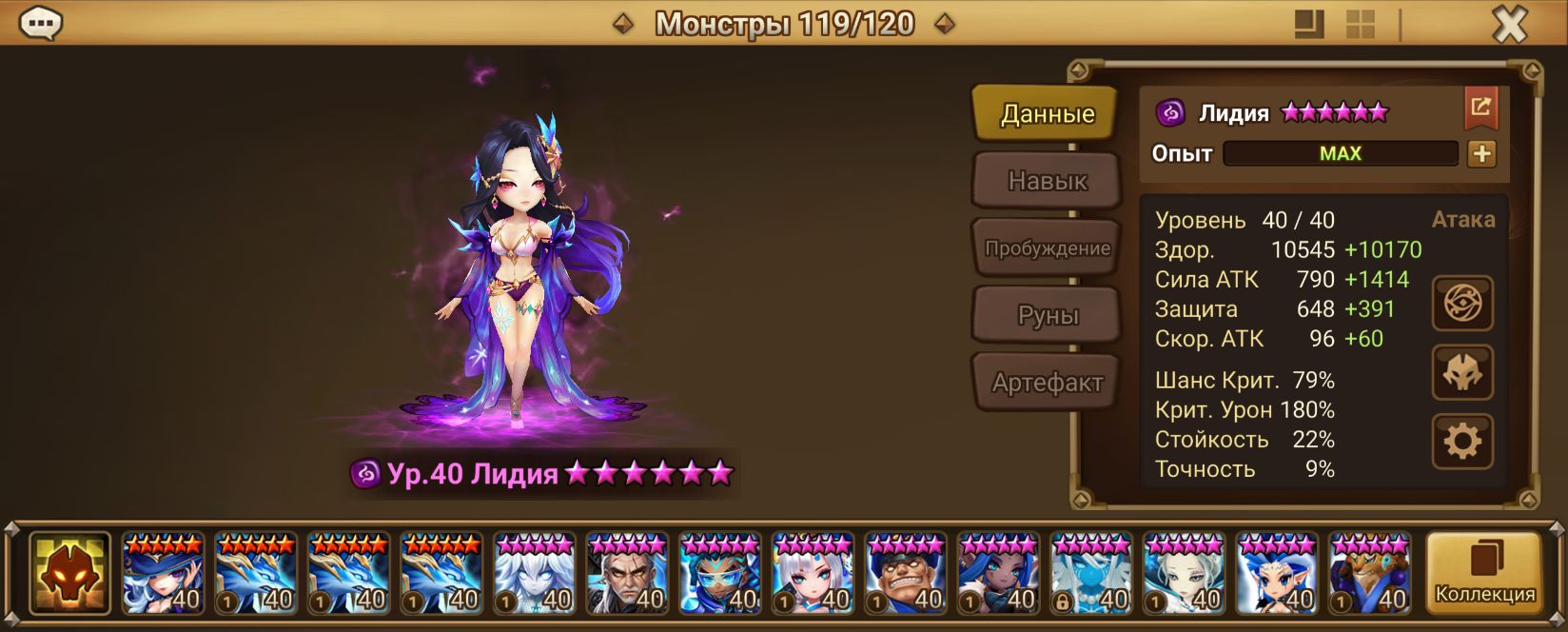Viewport: 1568px width, 632px height.
Task: Open the Пробуждение tab
Action: click(1047, 248)
